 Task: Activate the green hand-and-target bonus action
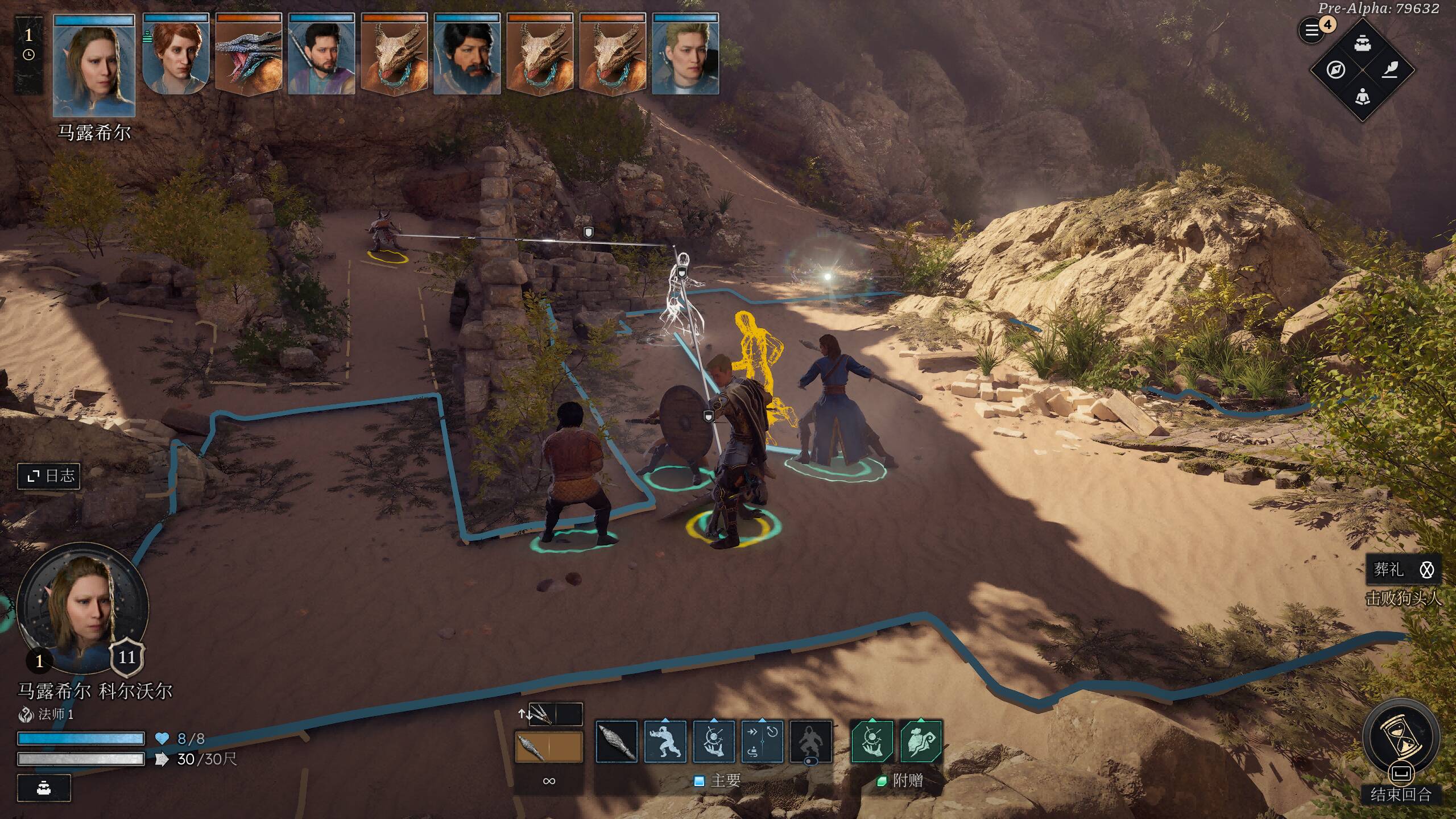(x=872, y=742)
